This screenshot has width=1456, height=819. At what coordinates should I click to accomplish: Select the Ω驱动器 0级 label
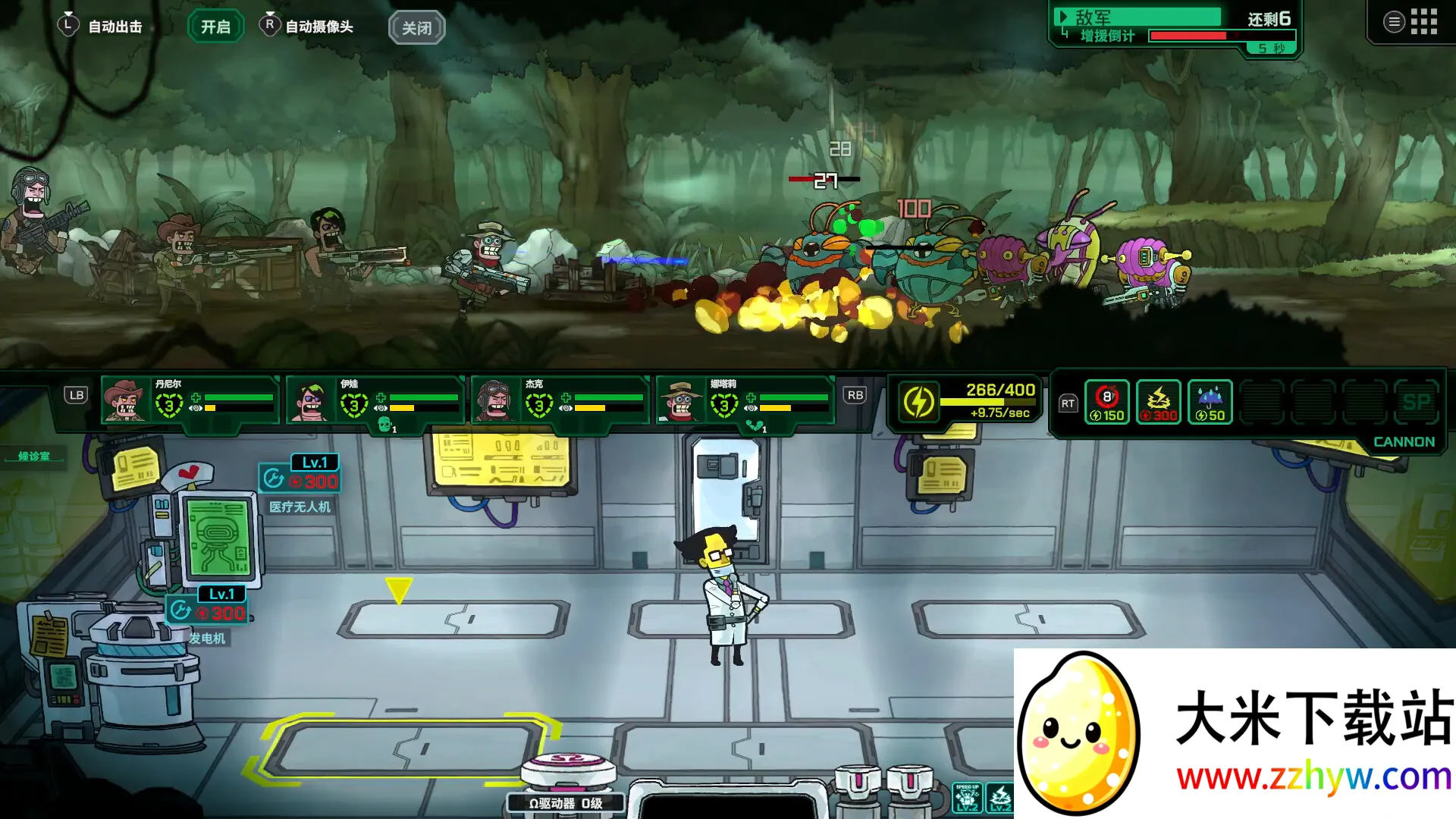point(566,803)
